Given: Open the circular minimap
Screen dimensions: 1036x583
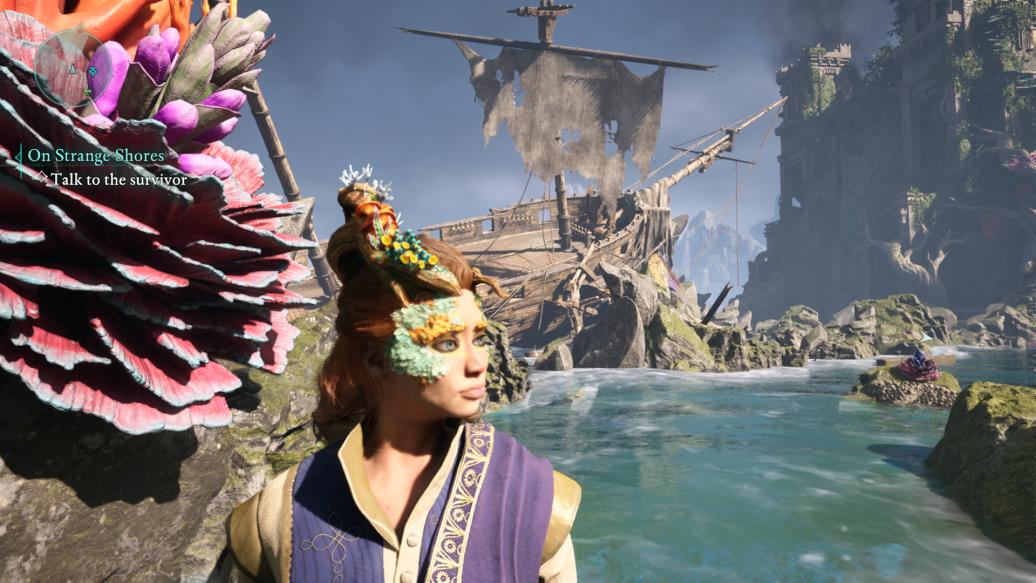Looking at the screenshot, I should 71,67.
